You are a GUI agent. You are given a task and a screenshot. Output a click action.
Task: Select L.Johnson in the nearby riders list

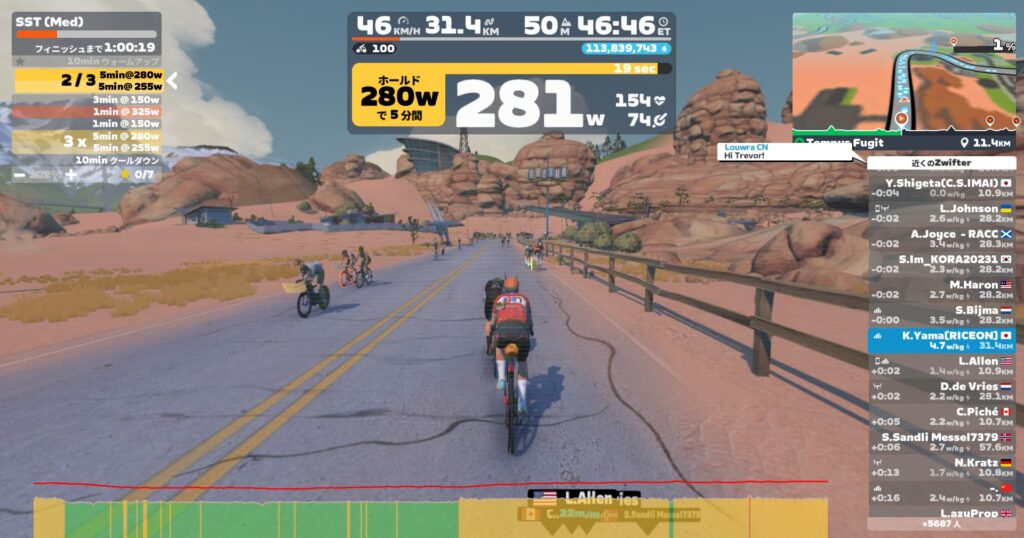pos(941,212)
